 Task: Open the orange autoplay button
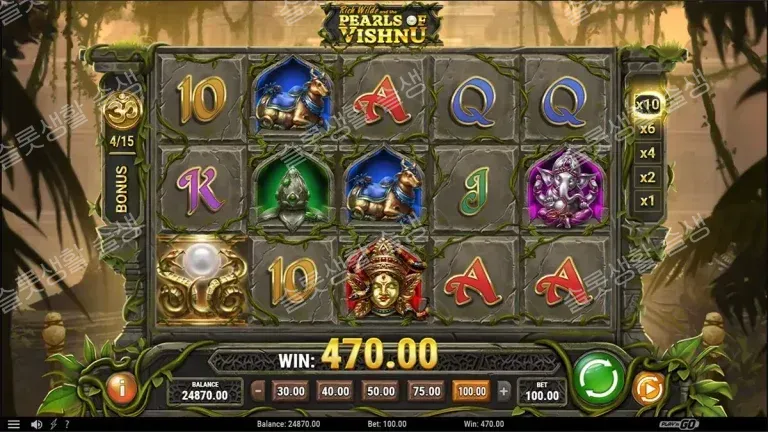click(649, 388)
